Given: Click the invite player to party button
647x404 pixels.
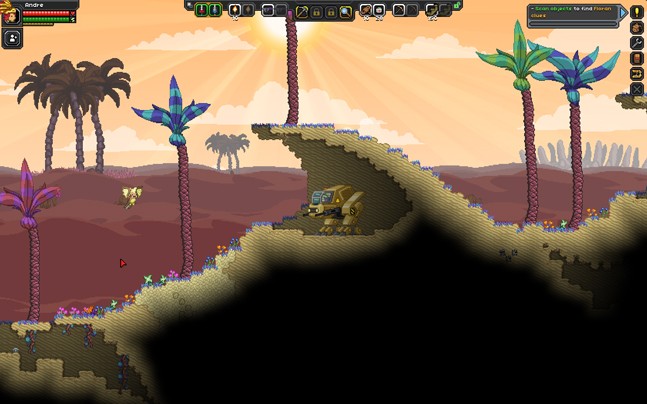Looking at the screenshot, I should [12, 39].
